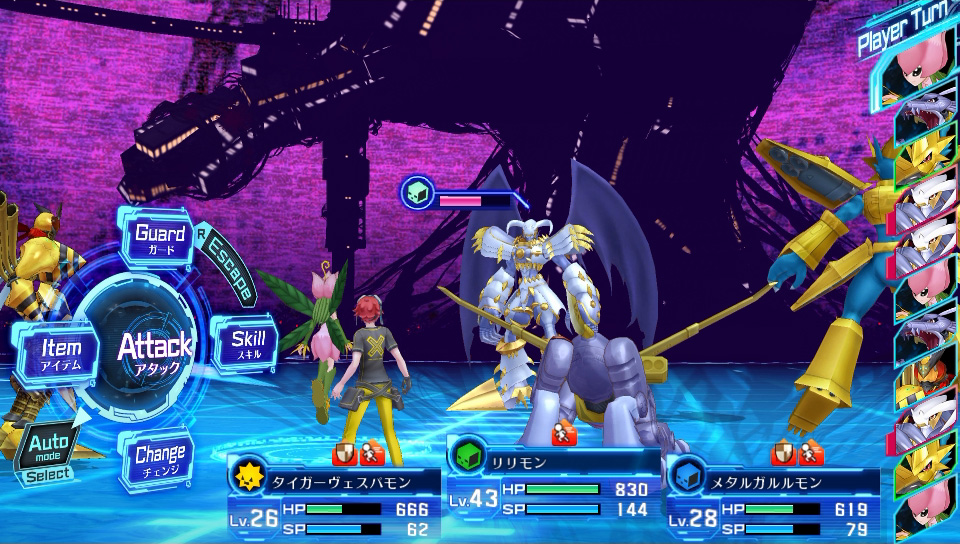Select the Guard command

tap(161, 239)
